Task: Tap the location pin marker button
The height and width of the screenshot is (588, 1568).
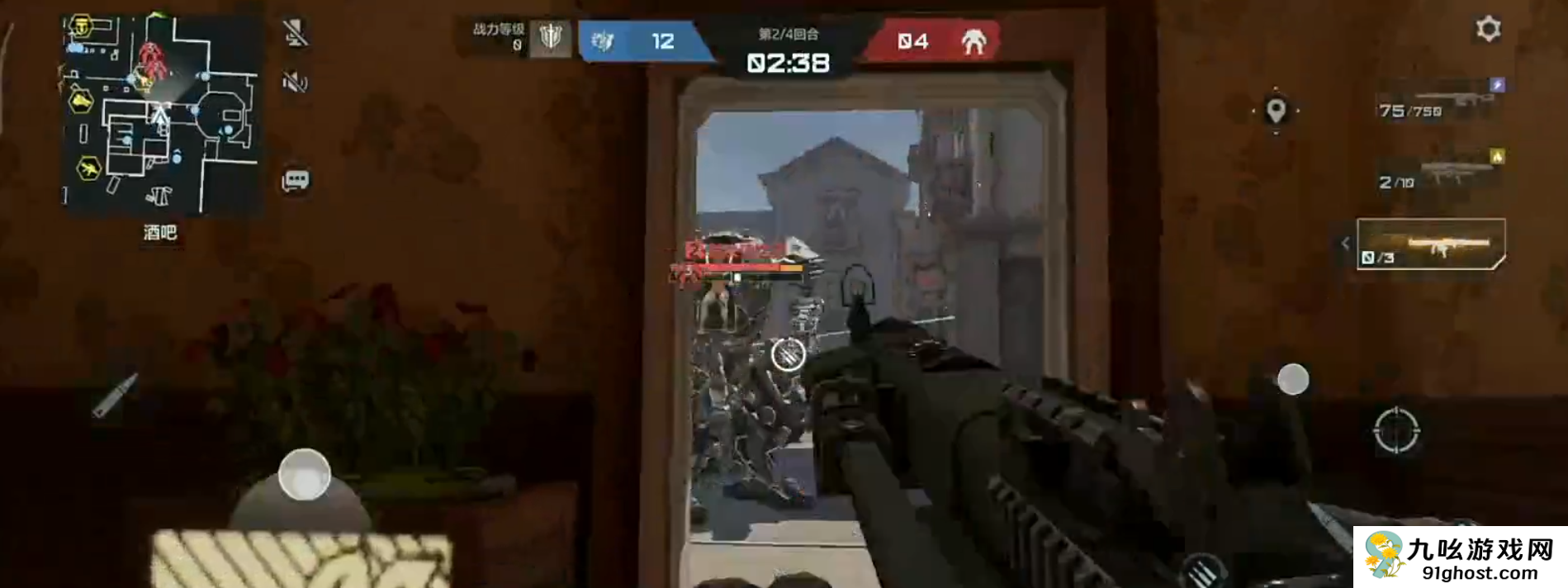Action: [1276, 110]
